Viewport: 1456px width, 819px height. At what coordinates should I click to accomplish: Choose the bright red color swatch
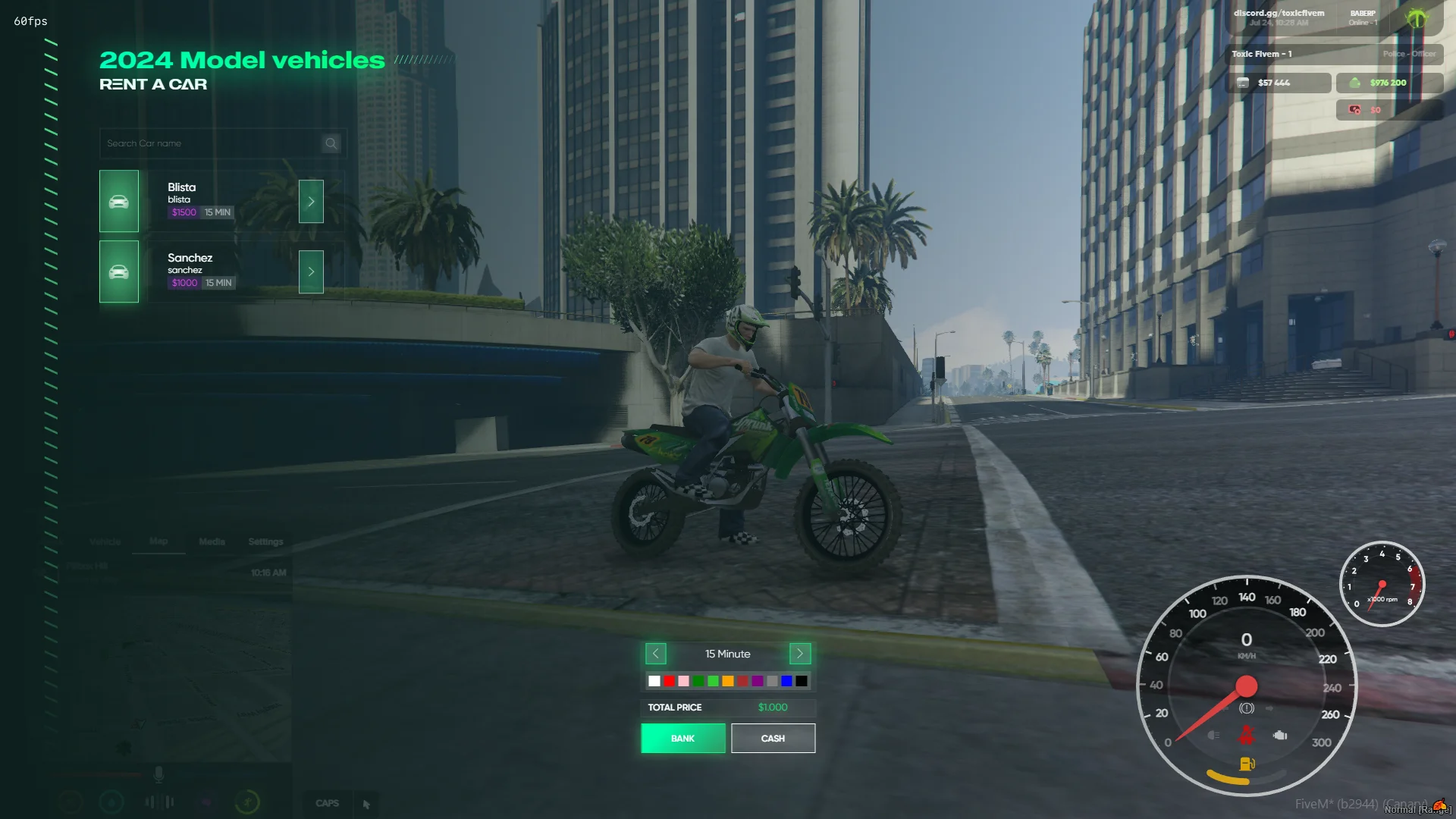click(669, 681)
